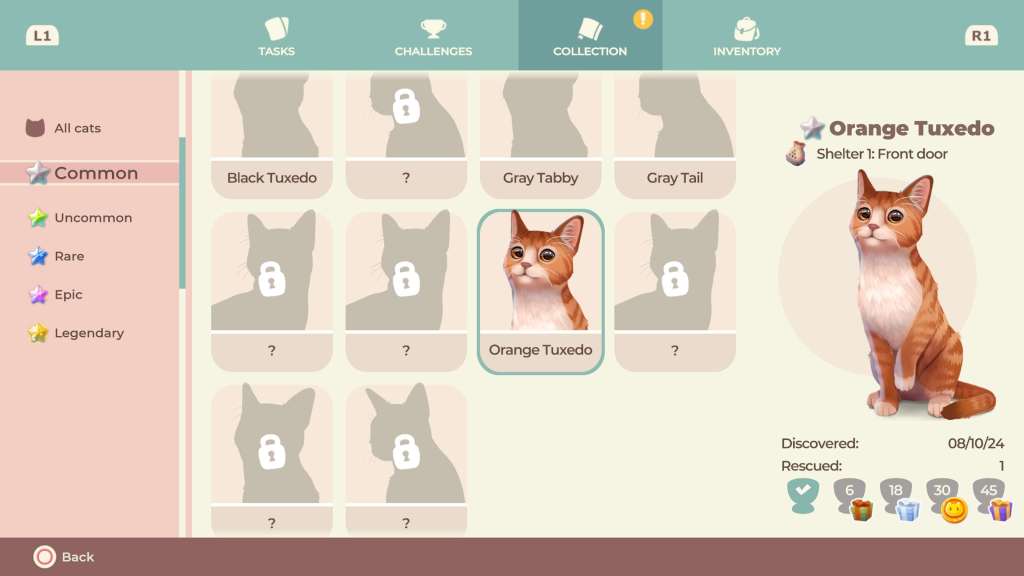Select the 18 rescues reward trophy
Viewport: 1024px width, 576px height.
coord(897,498)
